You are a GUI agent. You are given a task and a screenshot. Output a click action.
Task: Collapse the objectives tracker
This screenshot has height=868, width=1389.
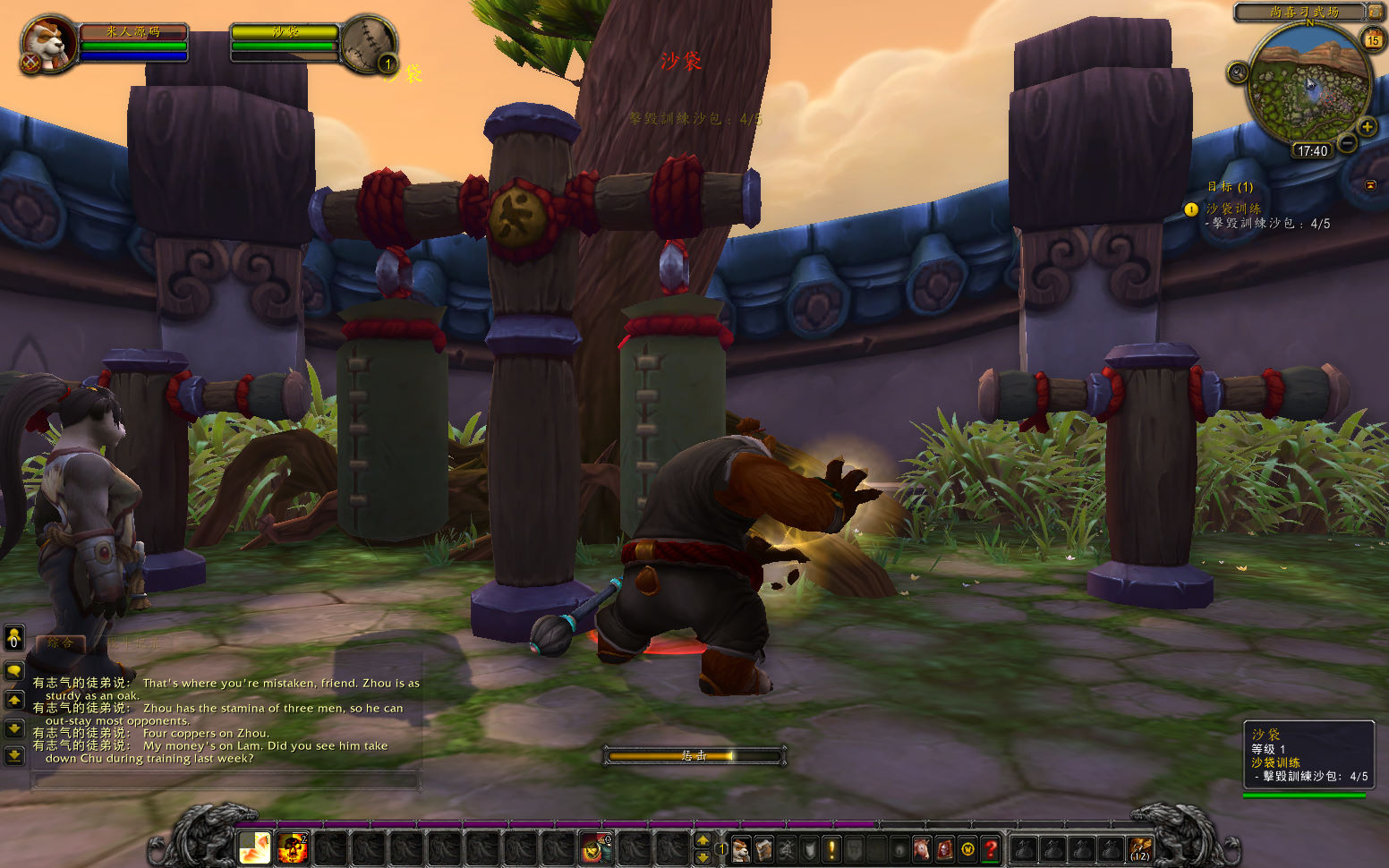tap(1370, 185)
